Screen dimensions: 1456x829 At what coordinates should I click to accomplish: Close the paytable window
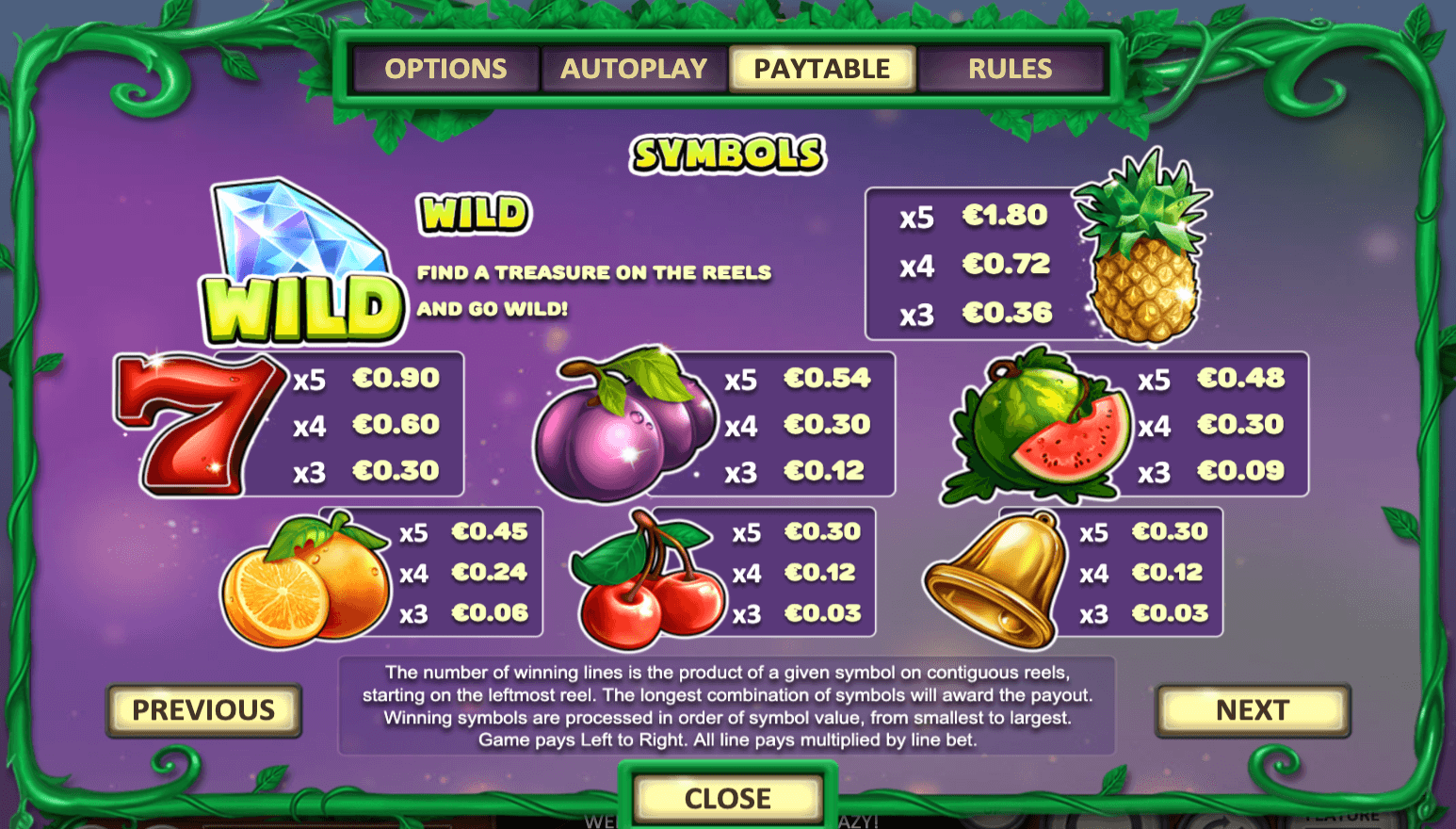tap(727, 799)
